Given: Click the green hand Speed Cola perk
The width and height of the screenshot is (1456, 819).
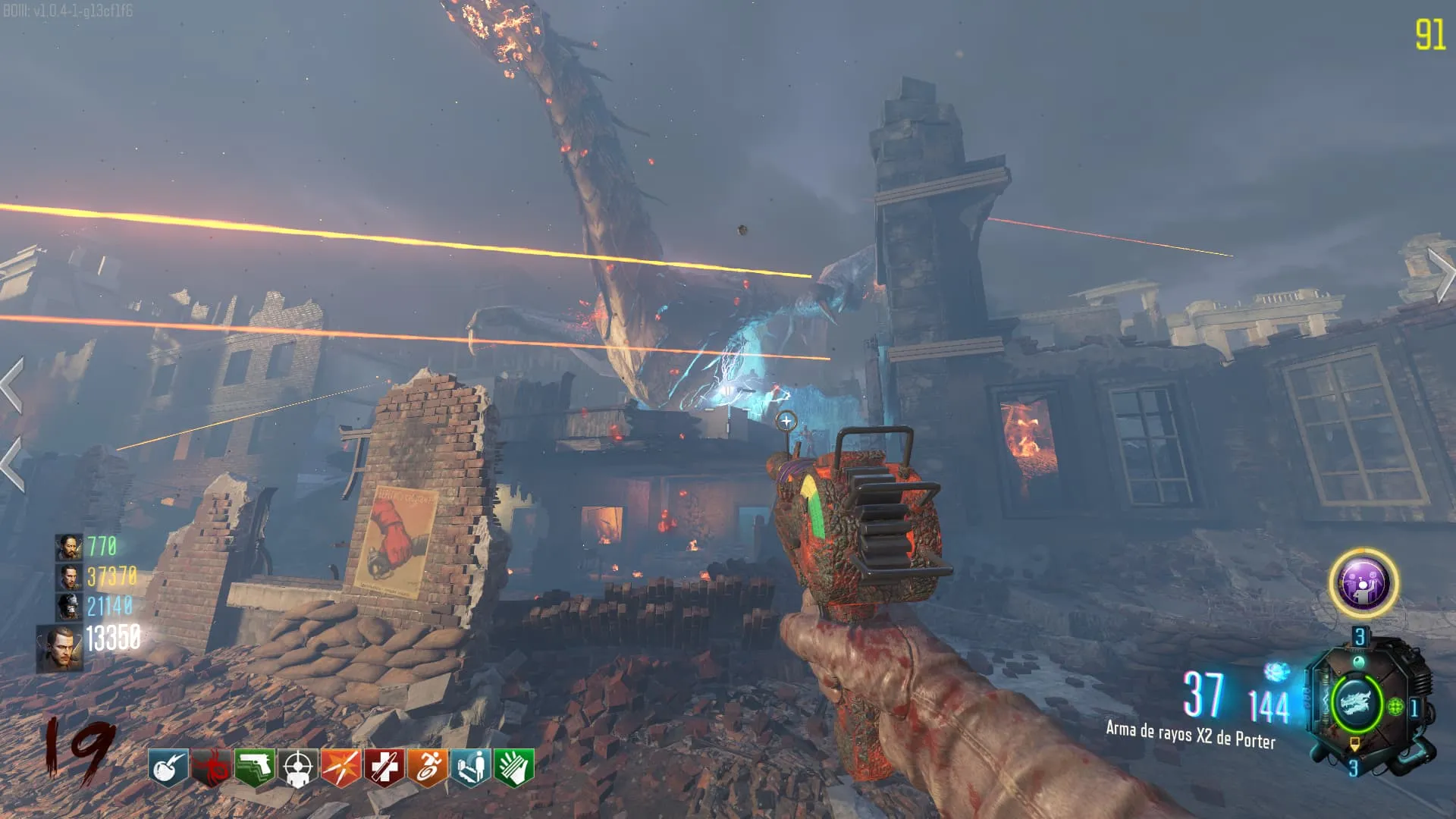Looking at the screenshot, I should coord(514,768).
